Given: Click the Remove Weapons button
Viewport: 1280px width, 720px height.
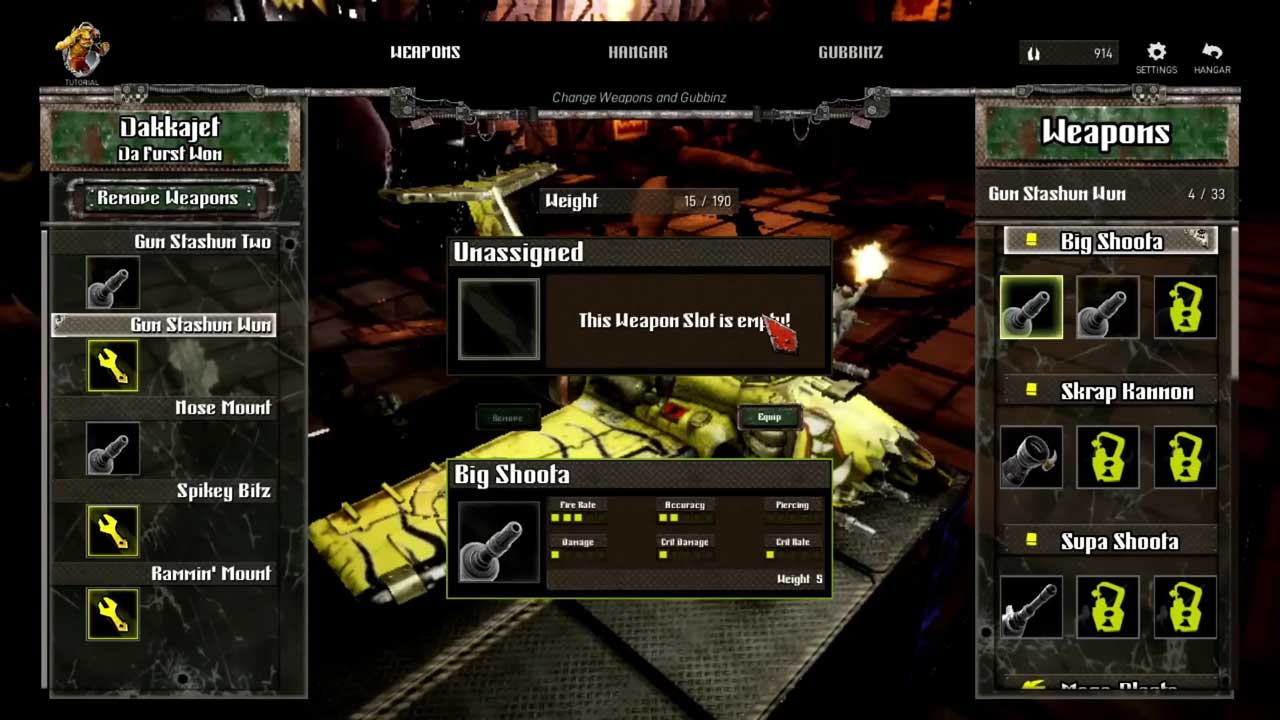Looking at the screenshot, I should pyautogui.click(x=167, y=198).
